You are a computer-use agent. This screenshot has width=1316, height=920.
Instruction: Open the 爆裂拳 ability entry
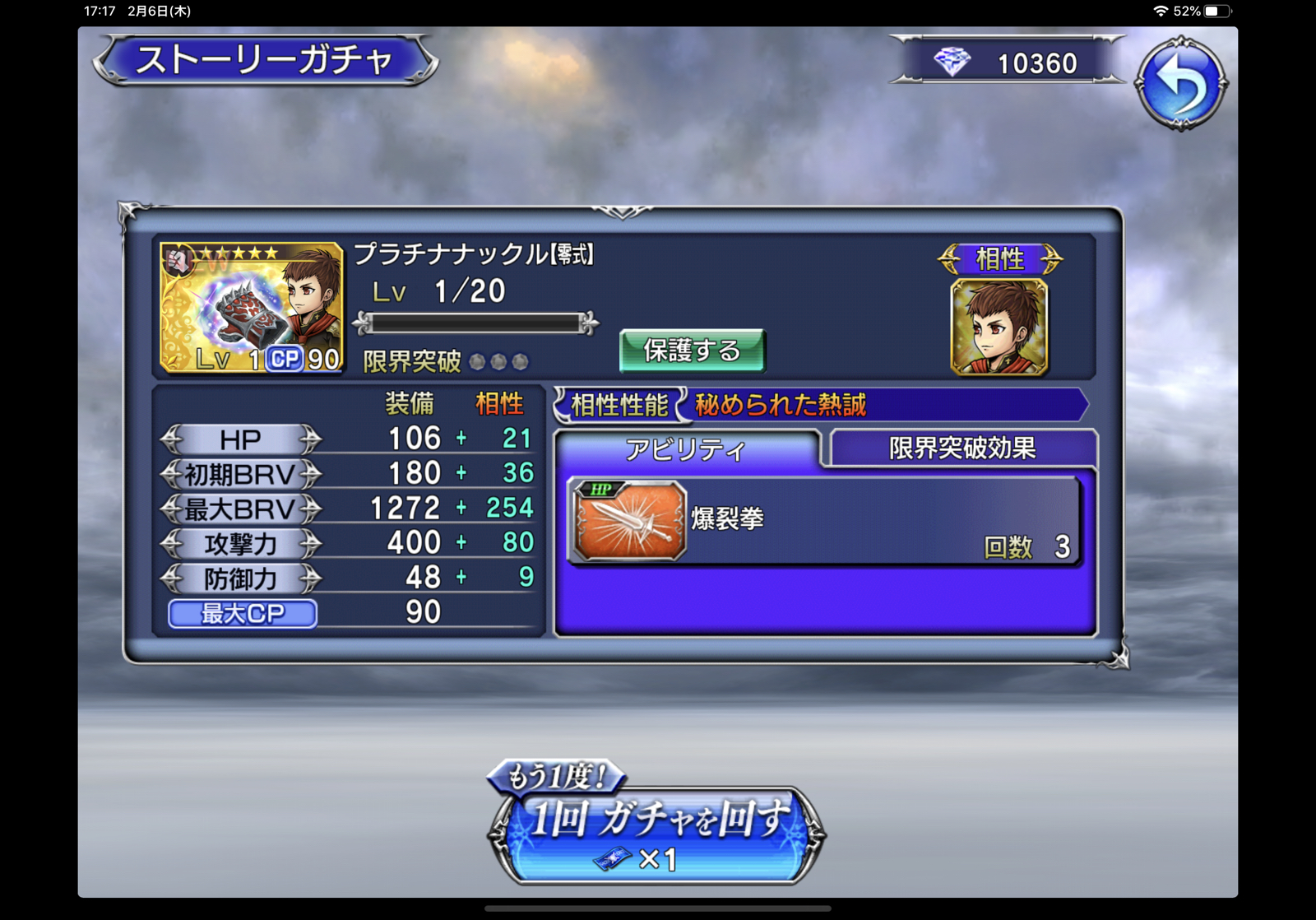pos(824,522)
